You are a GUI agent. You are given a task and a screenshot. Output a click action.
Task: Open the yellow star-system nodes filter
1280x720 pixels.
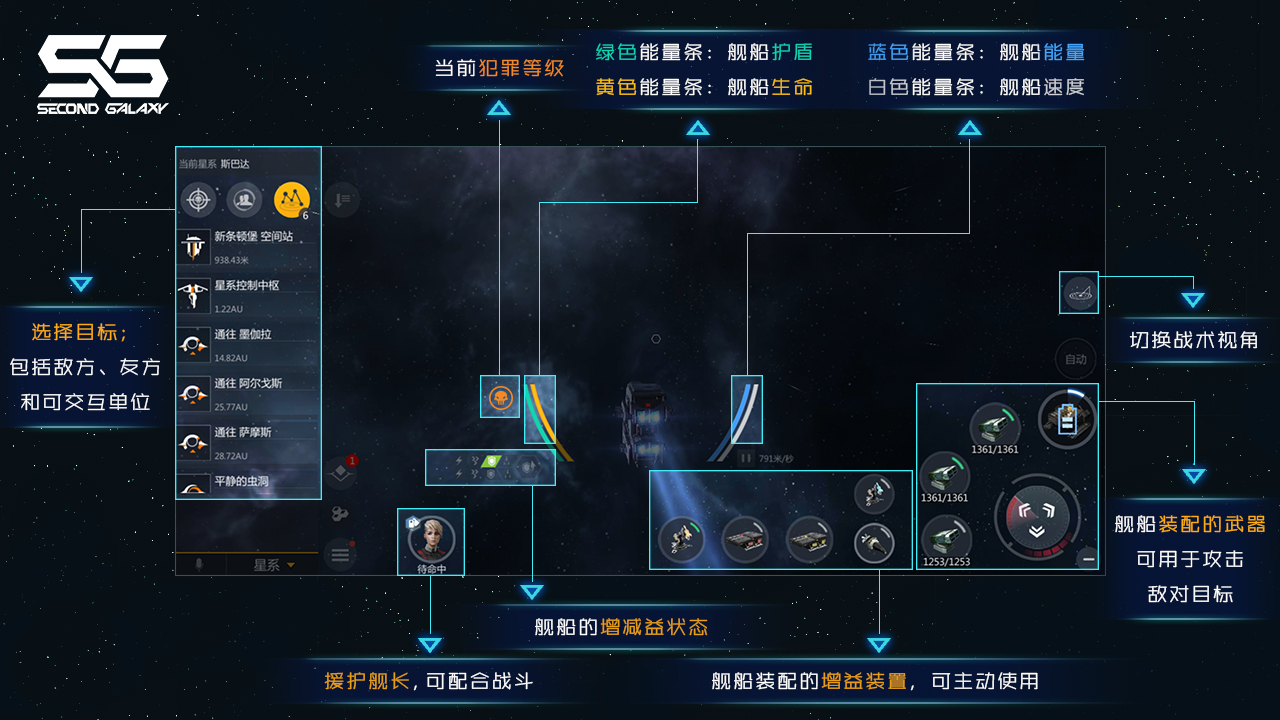point(292,200)
